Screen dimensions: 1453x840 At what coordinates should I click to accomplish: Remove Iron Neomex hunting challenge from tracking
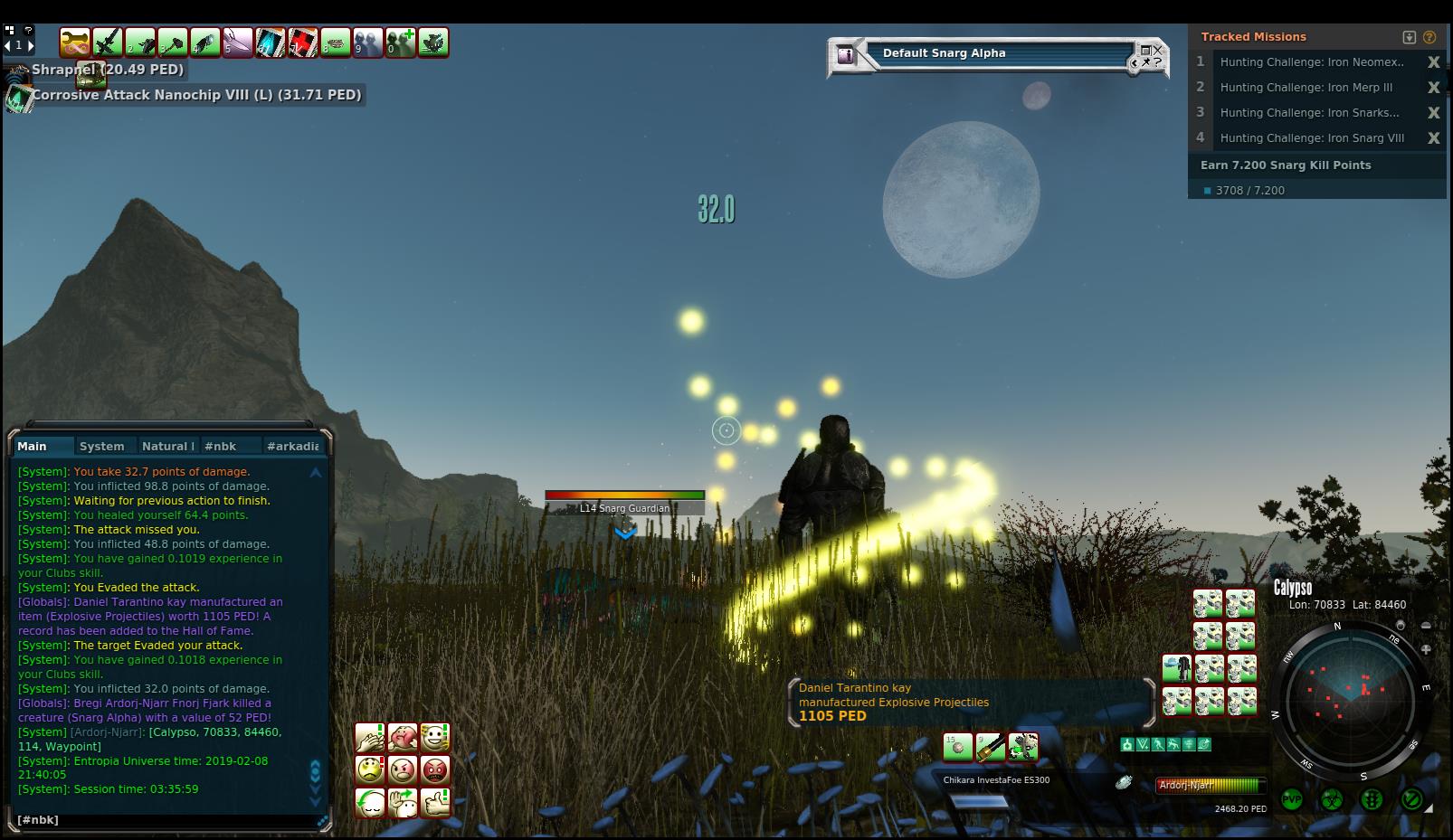1433,62
